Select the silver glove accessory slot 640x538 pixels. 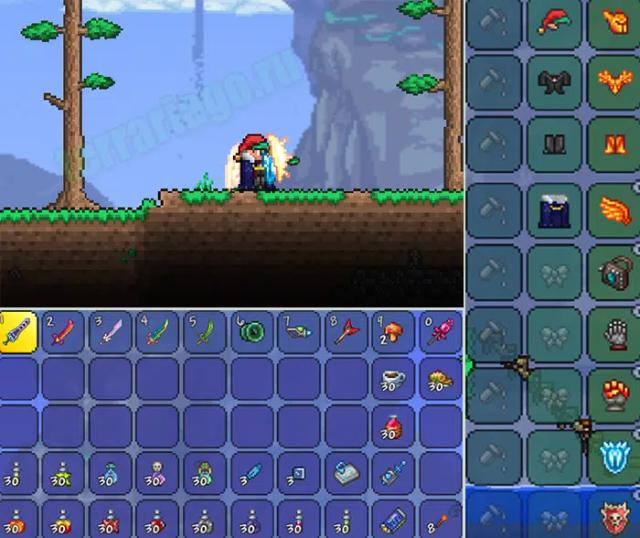pos(614,335)
